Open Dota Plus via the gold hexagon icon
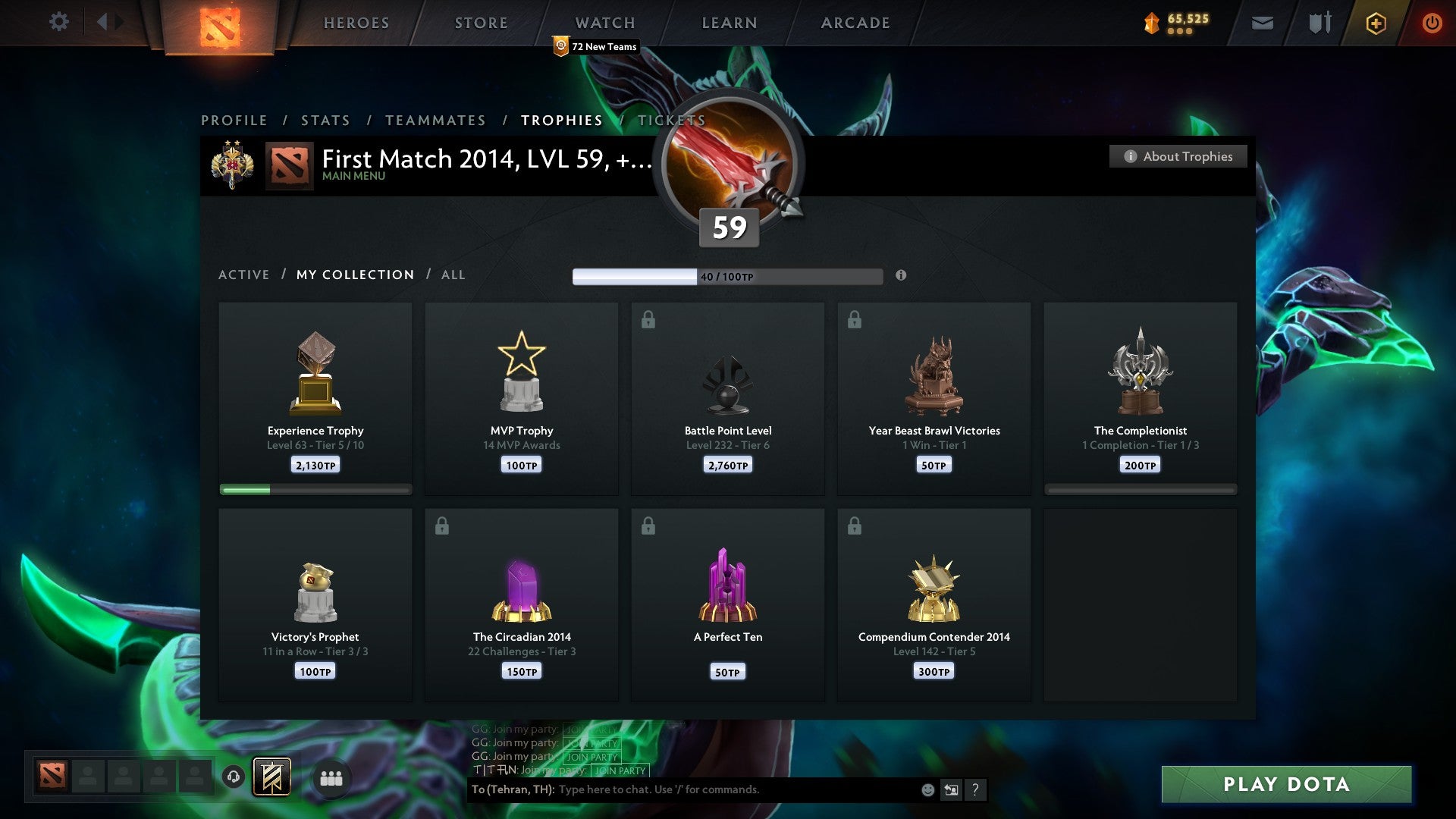 [x=1376, y=23]
